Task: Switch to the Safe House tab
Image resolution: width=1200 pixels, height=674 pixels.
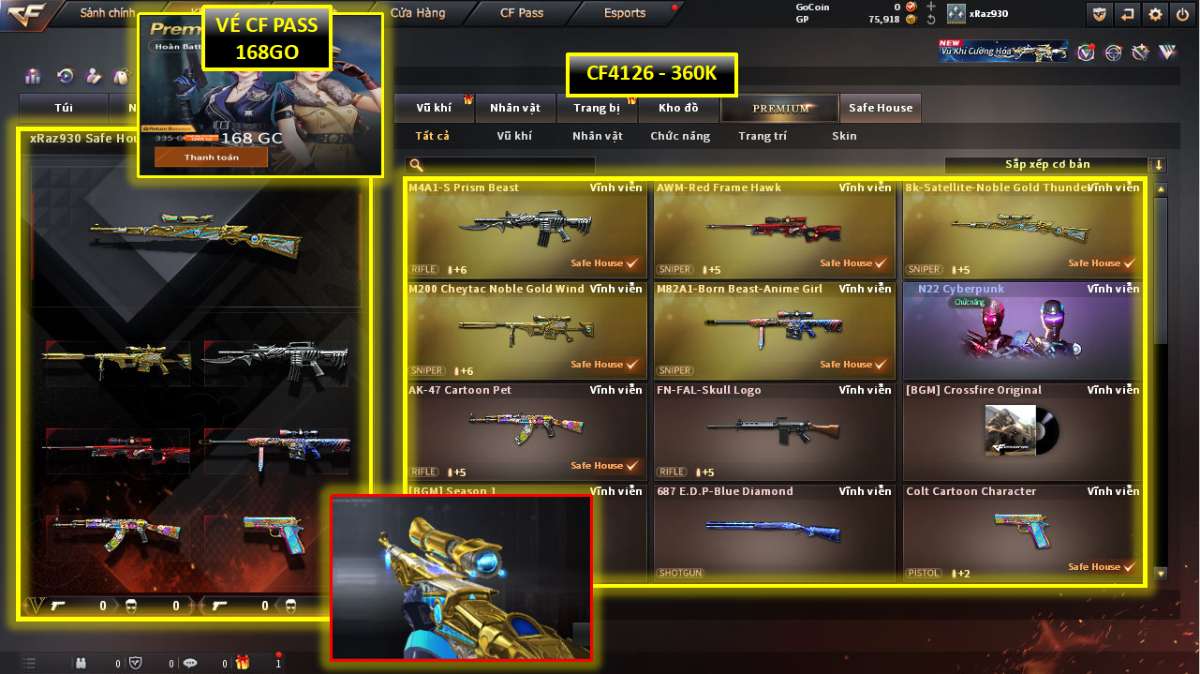Action: 880,108
